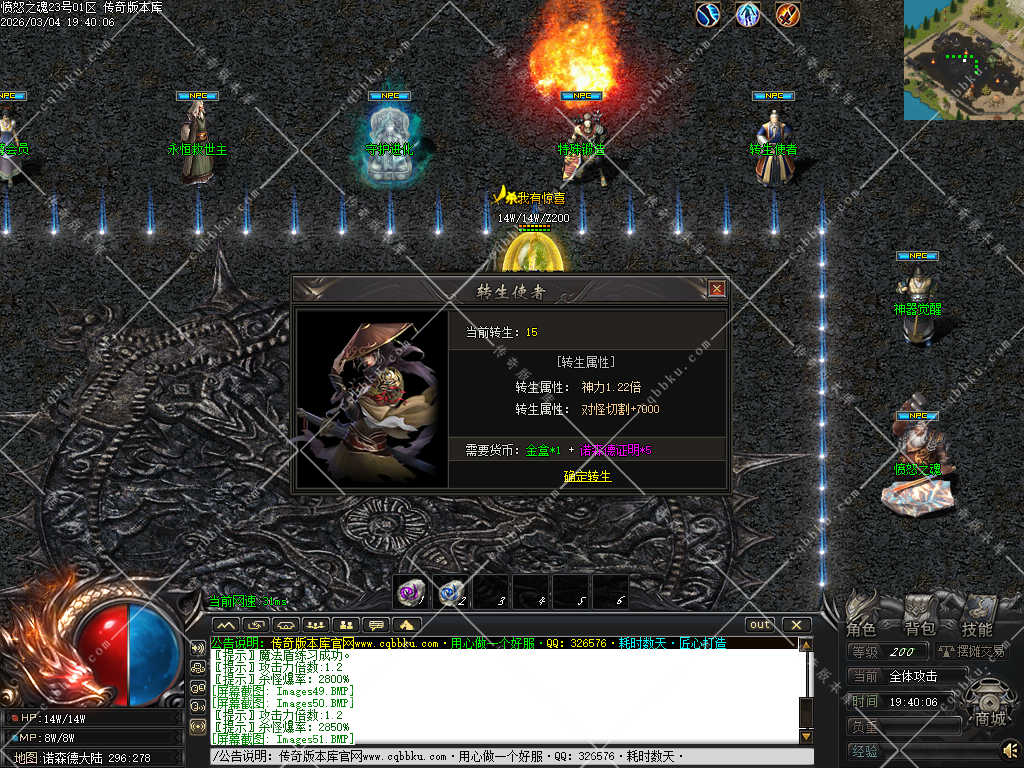Screen dimensions: 1024x768
Task: Click the 'out' button above chat
Action: point(761,625)
